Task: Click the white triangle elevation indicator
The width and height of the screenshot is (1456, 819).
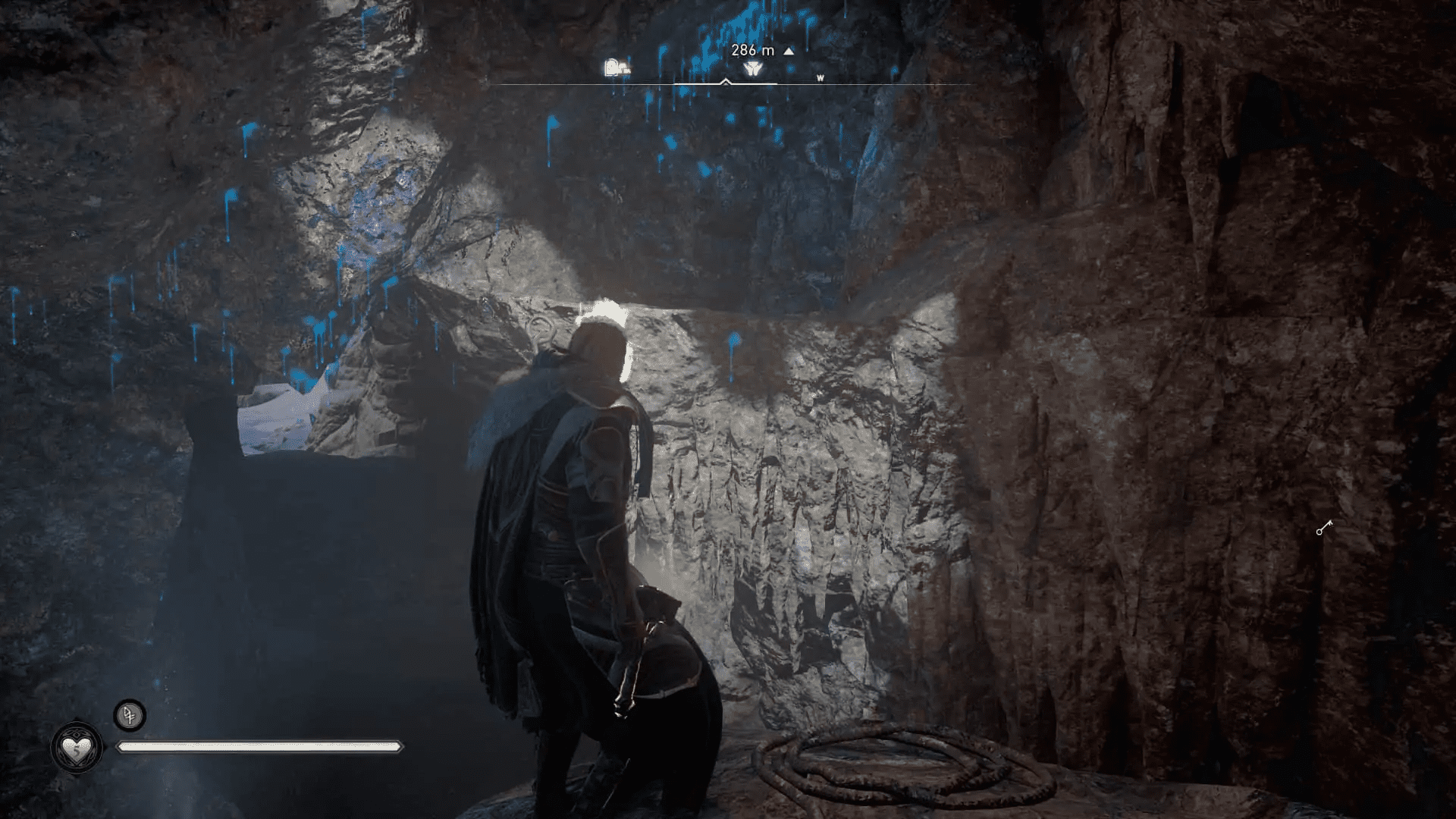Action: click(789, 52)
